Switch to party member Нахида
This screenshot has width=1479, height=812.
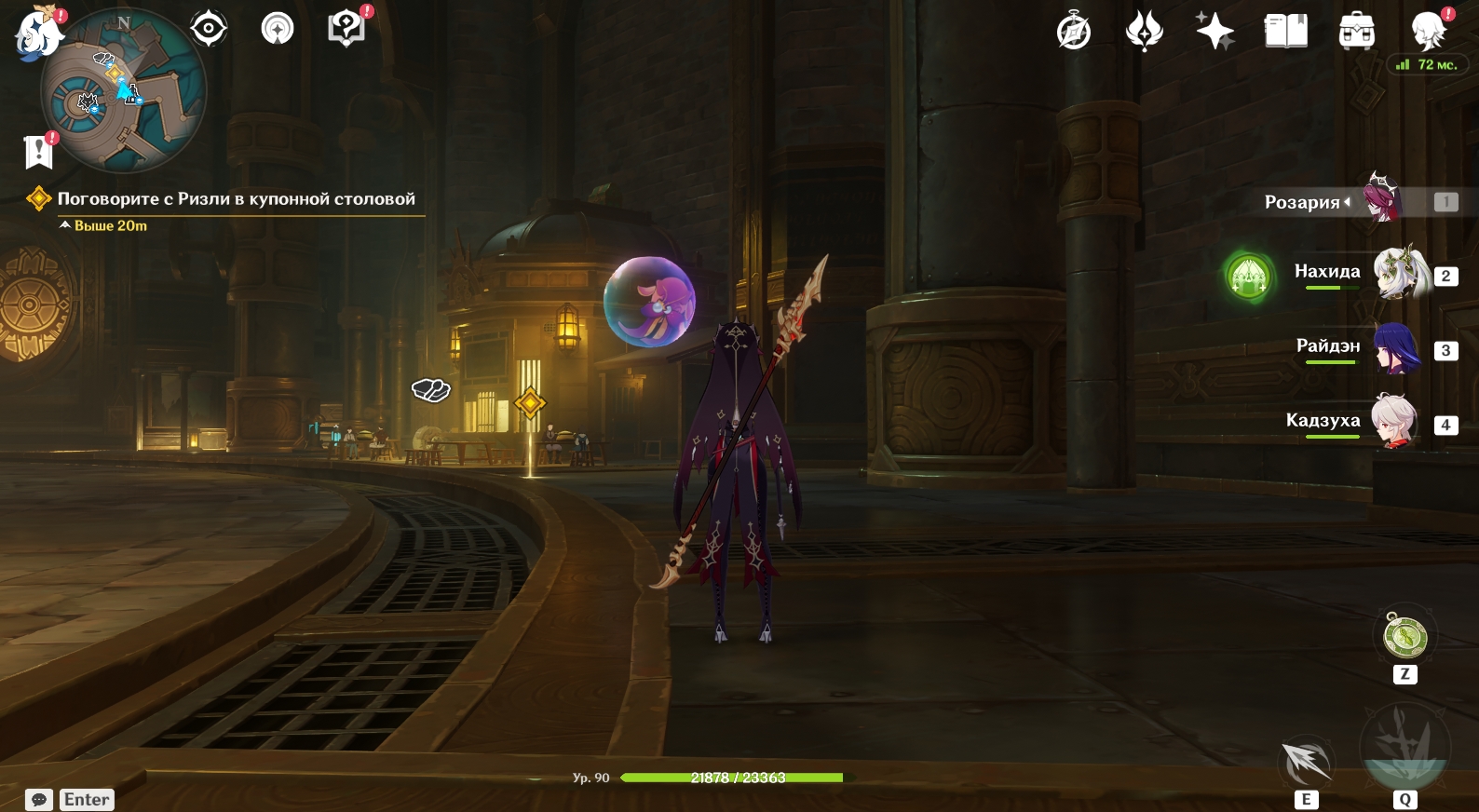tap(1402, 273)
